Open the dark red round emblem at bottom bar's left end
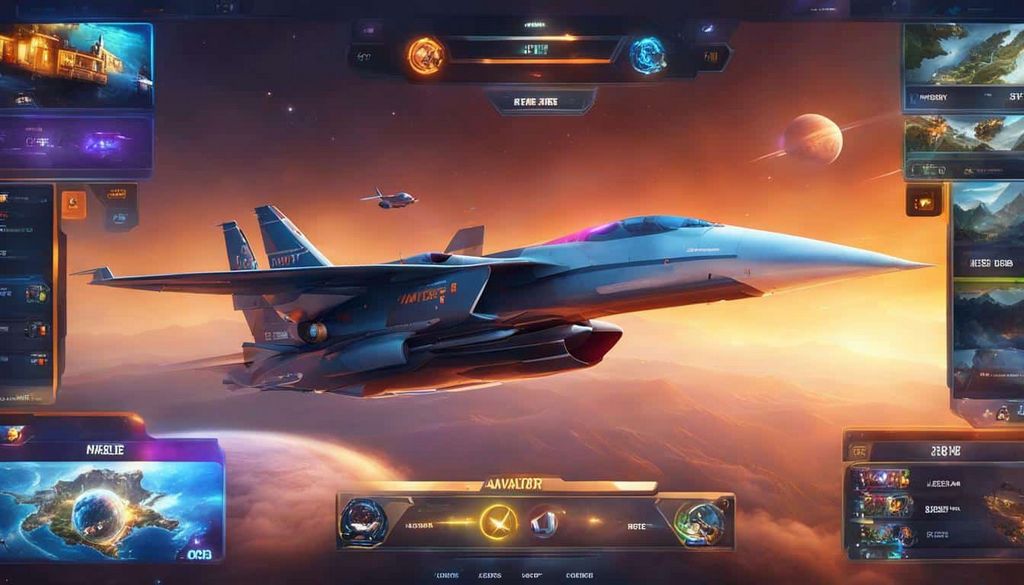1024x585 pixels. [362, 521]
